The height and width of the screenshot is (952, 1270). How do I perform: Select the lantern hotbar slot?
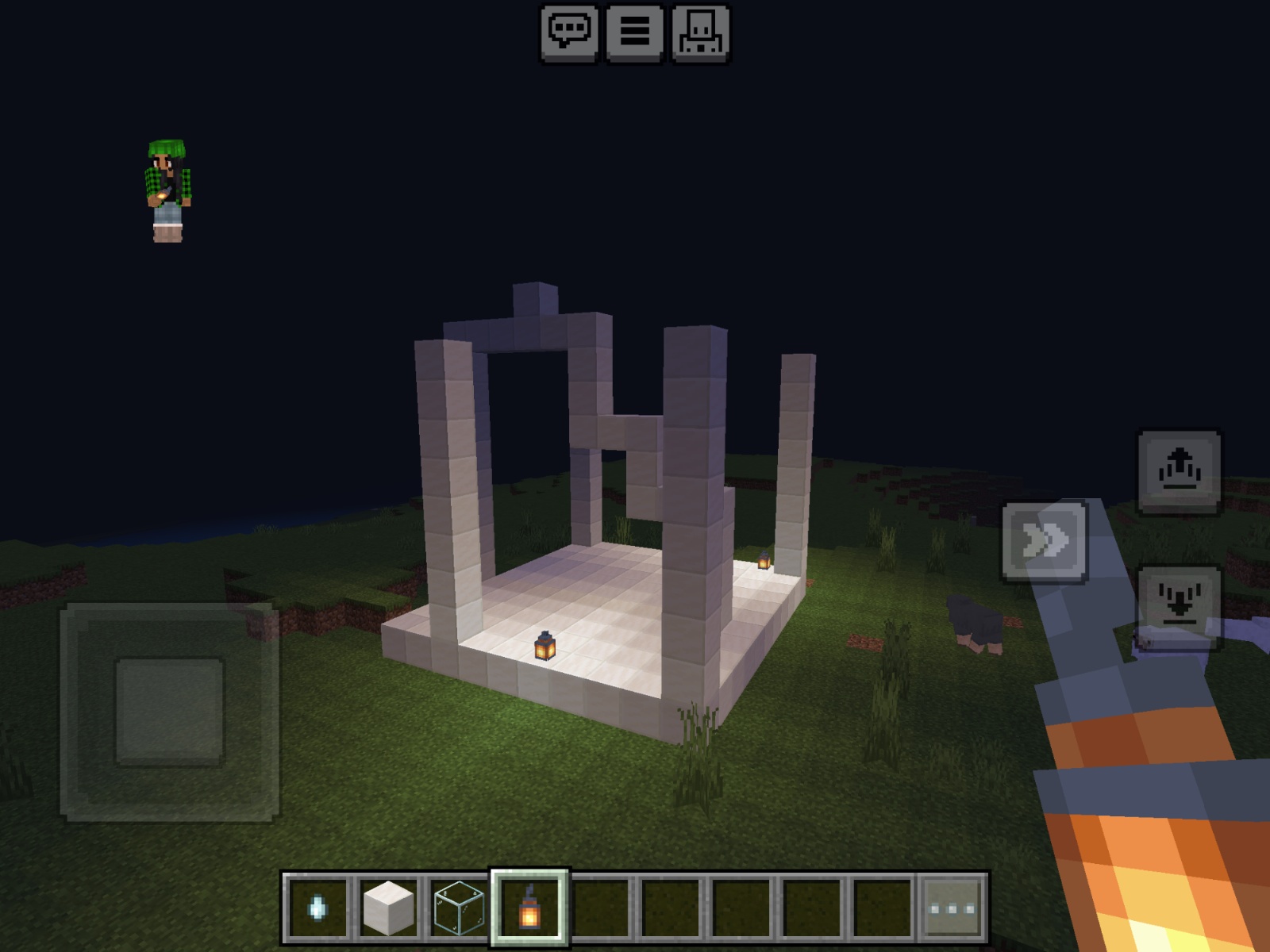point(529,908)
